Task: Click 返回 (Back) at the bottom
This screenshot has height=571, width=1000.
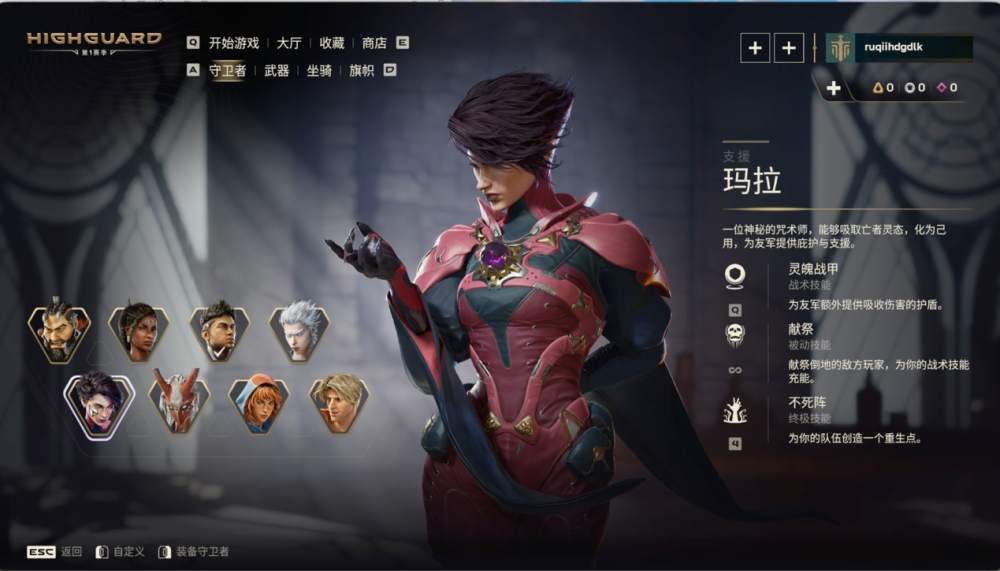Action: tap(71, 552)
